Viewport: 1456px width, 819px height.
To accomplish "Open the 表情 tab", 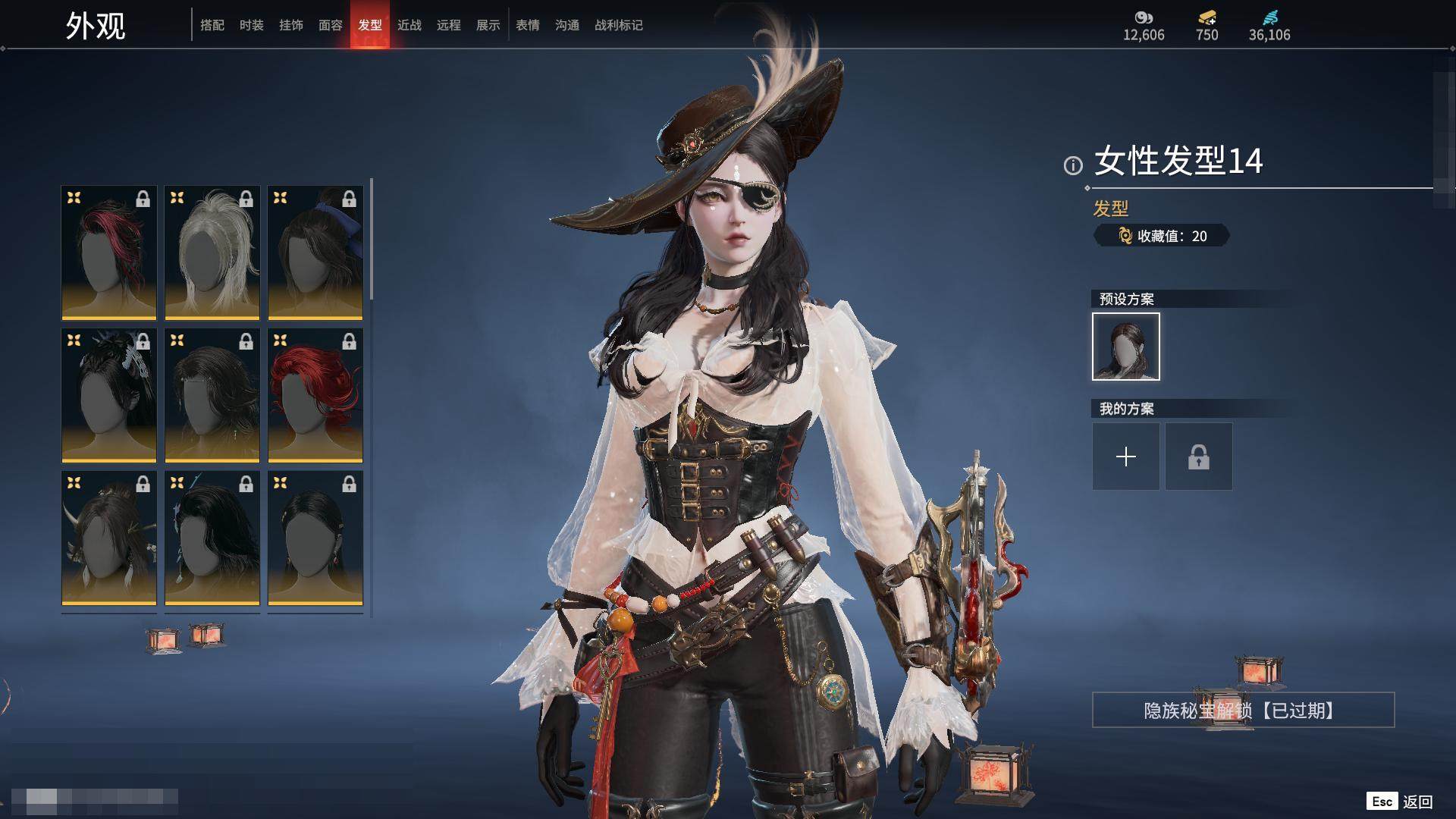I will coord(528,25).
